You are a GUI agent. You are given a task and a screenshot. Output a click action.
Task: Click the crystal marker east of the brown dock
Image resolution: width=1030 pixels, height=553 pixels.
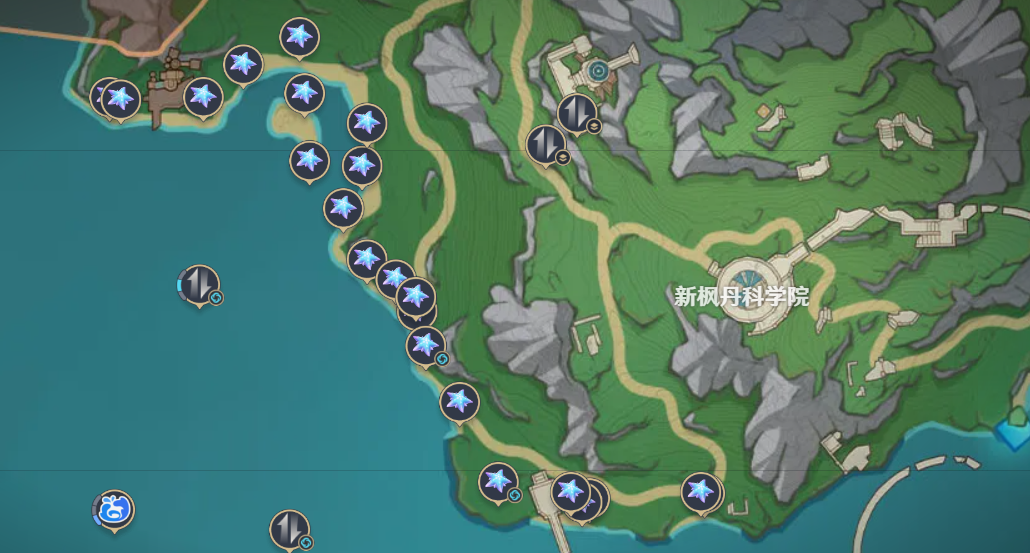[x=203, y=96]
